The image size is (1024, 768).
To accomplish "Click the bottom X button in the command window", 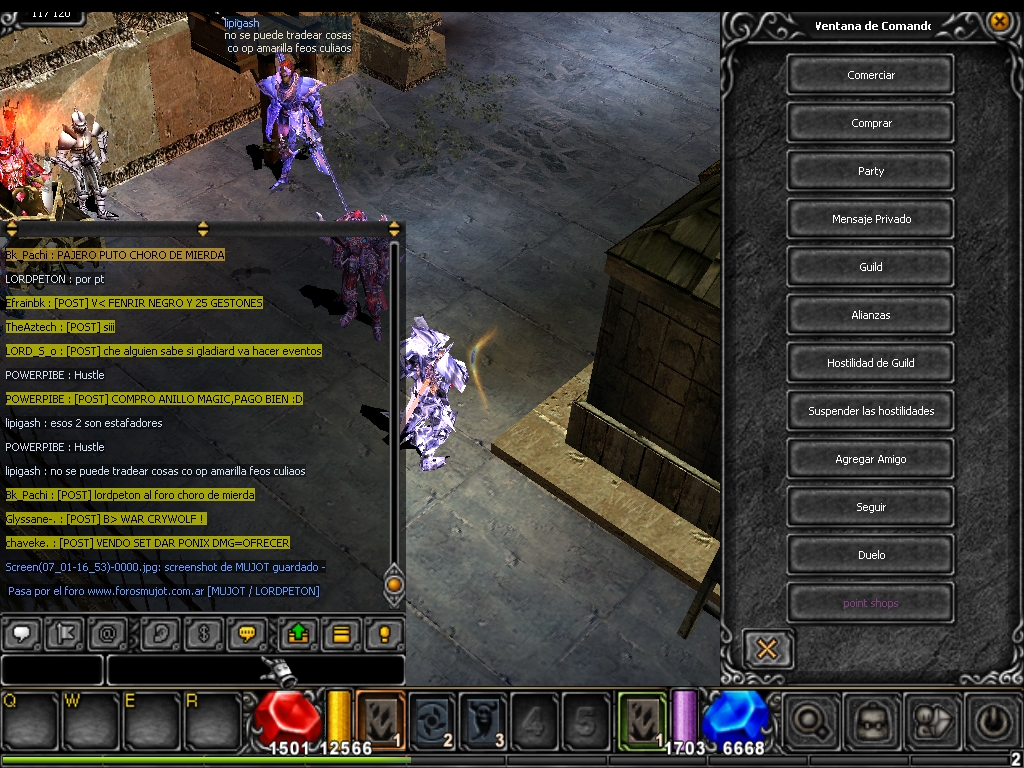I will coord(767,649).
